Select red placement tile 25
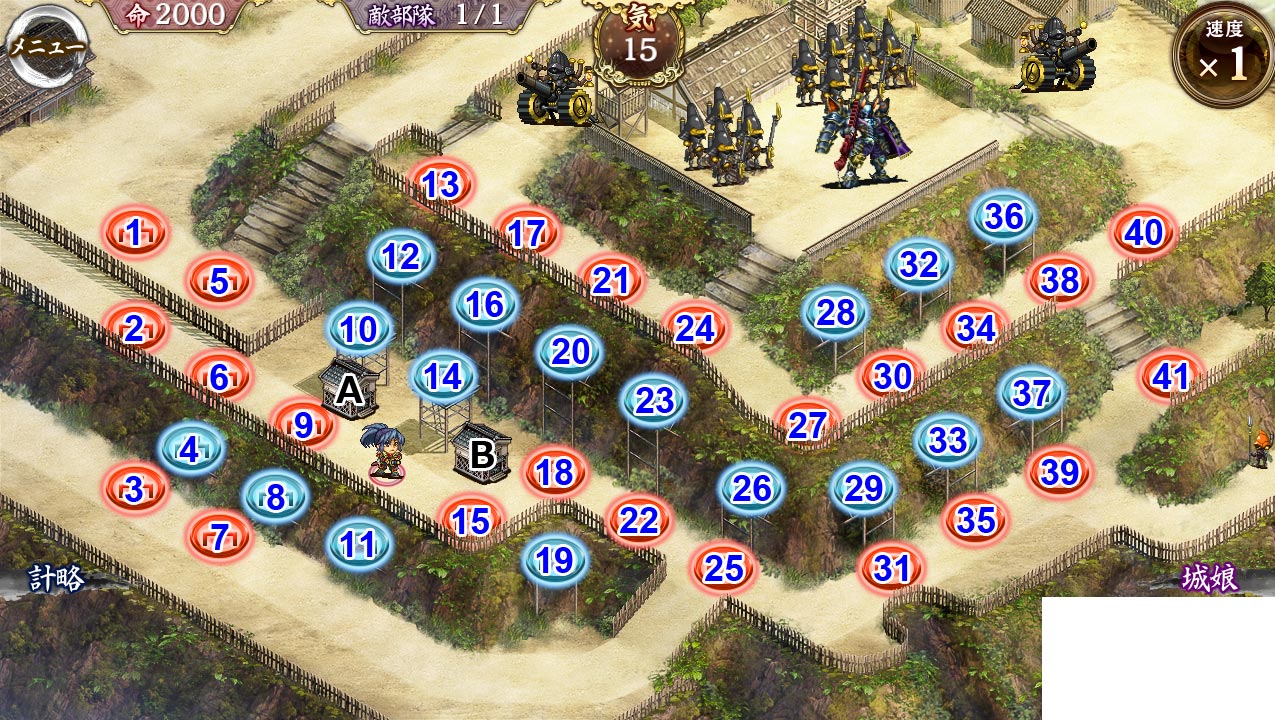1275x720 pixels. click(724, 568)
